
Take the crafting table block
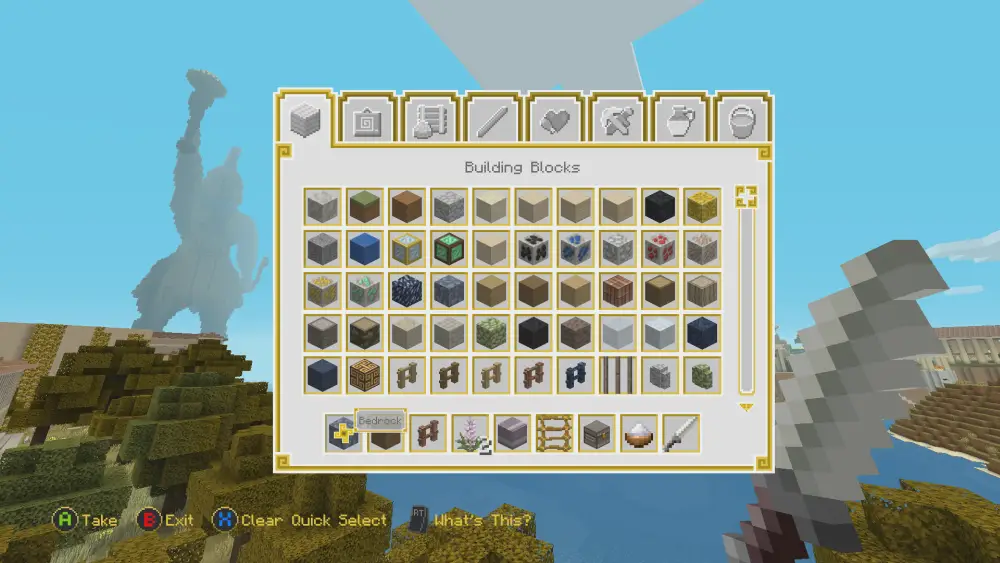365,375
